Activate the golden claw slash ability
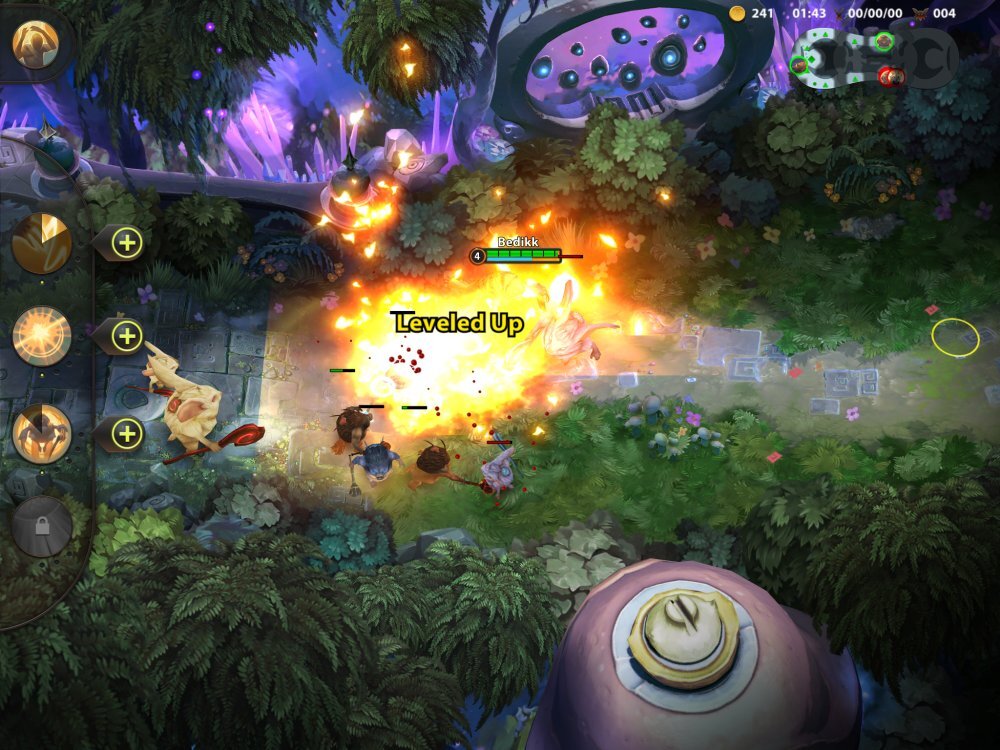Screen dimensions: 1000x750 tap(42, 242)
